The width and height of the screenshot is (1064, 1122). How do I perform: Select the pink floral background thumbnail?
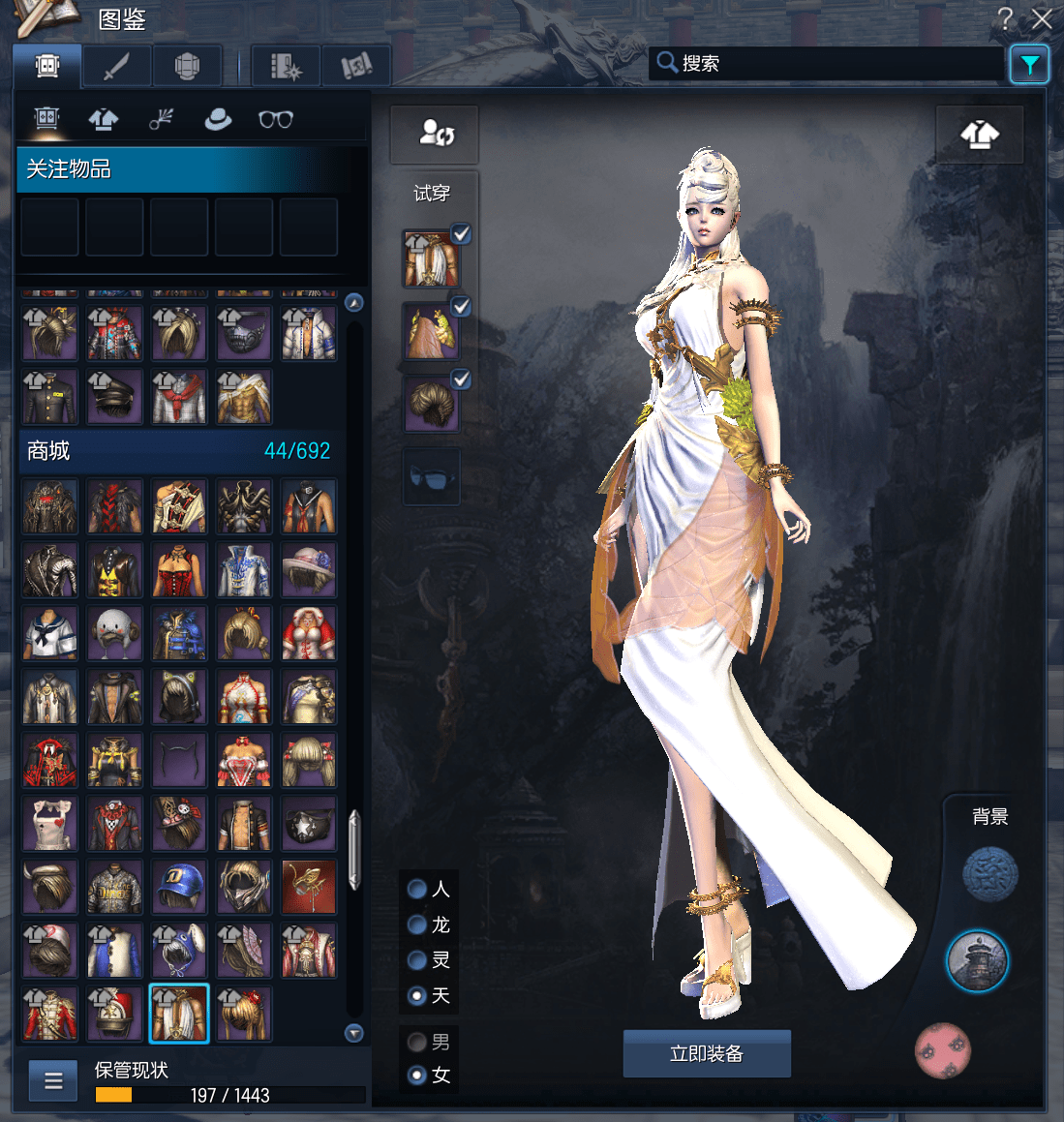(x=942, y=1050)
